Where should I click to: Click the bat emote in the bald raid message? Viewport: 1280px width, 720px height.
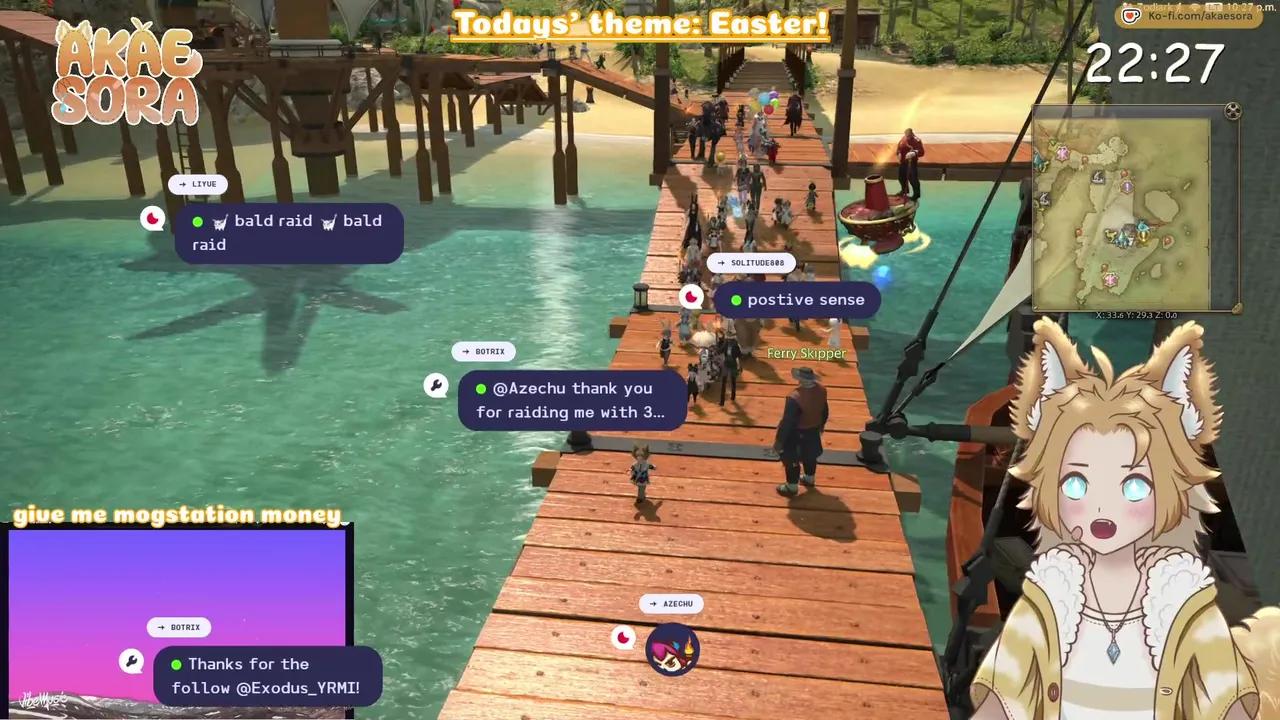[x=222, y=221]
